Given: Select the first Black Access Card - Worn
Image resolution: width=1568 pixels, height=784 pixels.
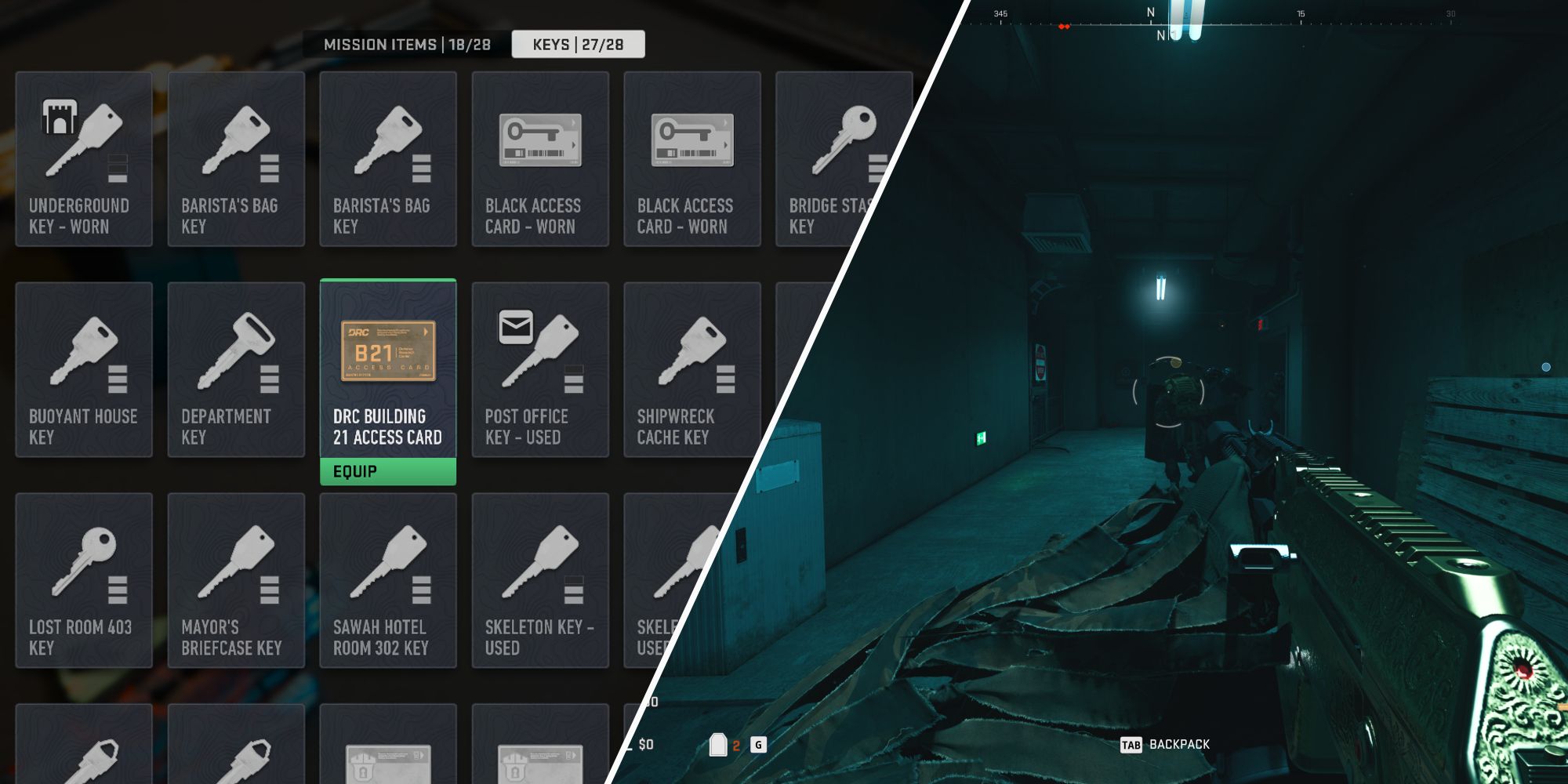Looking at the screenshot, I should click(539, 157).
